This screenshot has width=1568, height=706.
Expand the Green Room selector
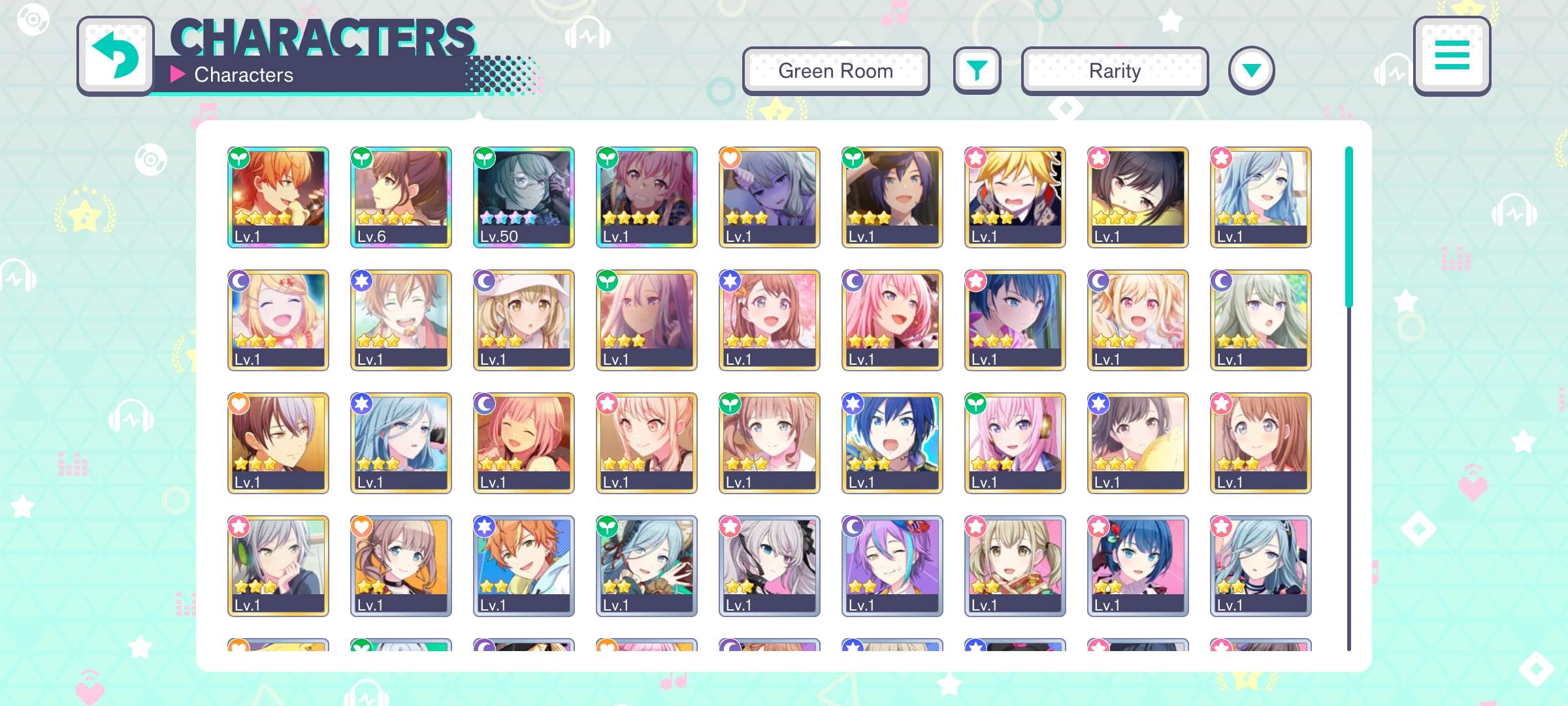[x=836, y=71]
